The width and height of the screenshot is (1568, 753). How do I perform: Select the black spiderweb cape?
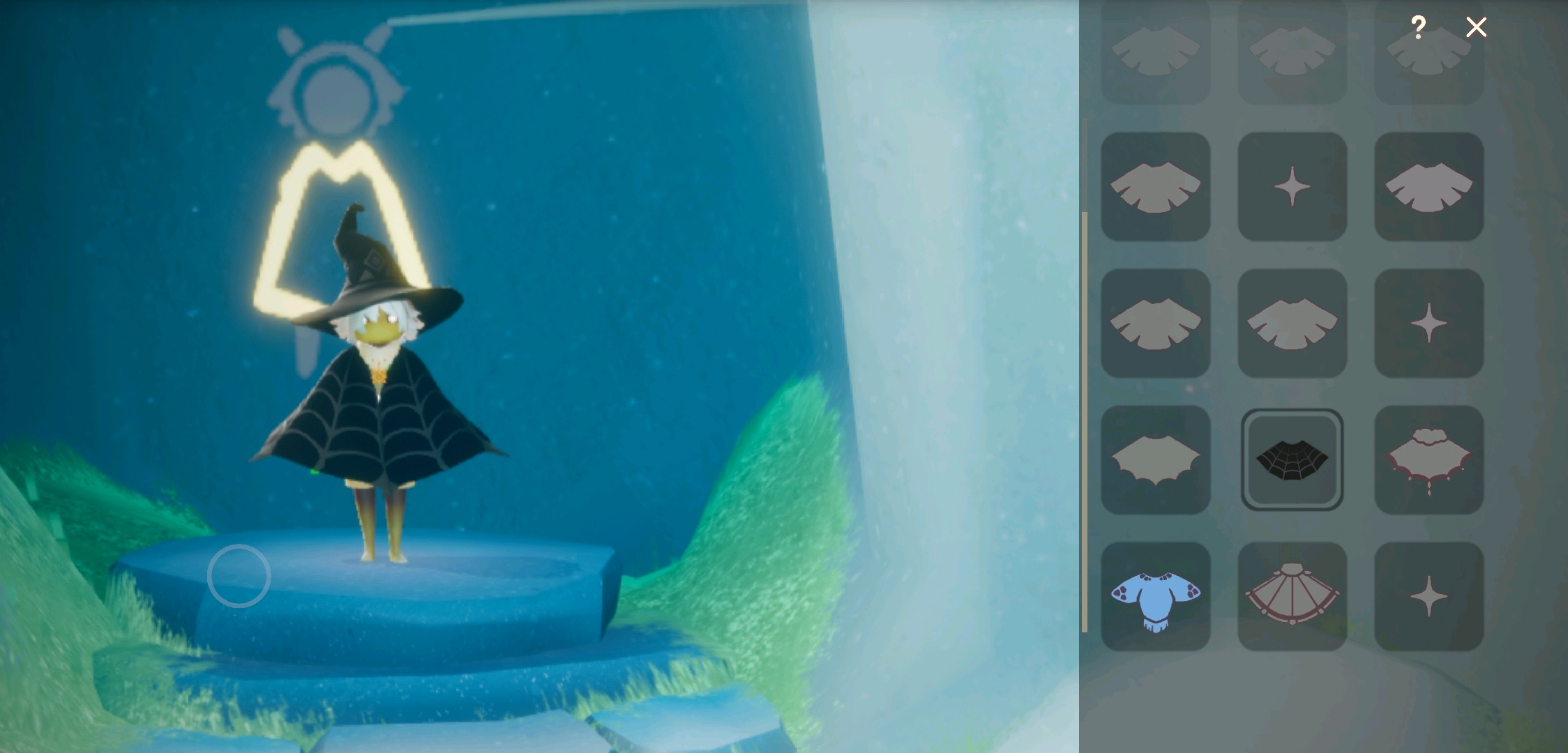(1292, 460)
